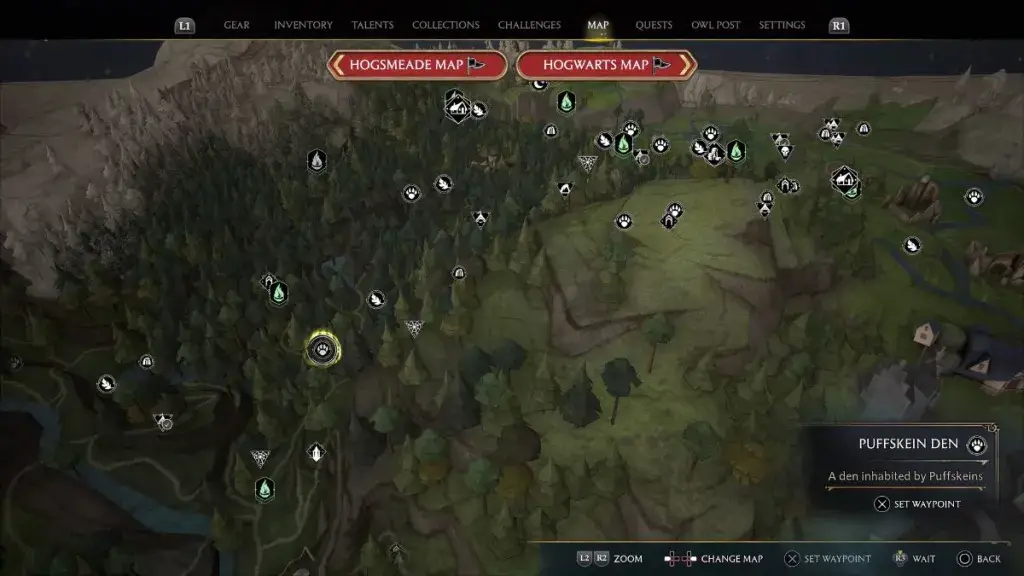Open the Quests tab
The height and width of the screenshot is (576, 1024).
click(x=654, y=25)
